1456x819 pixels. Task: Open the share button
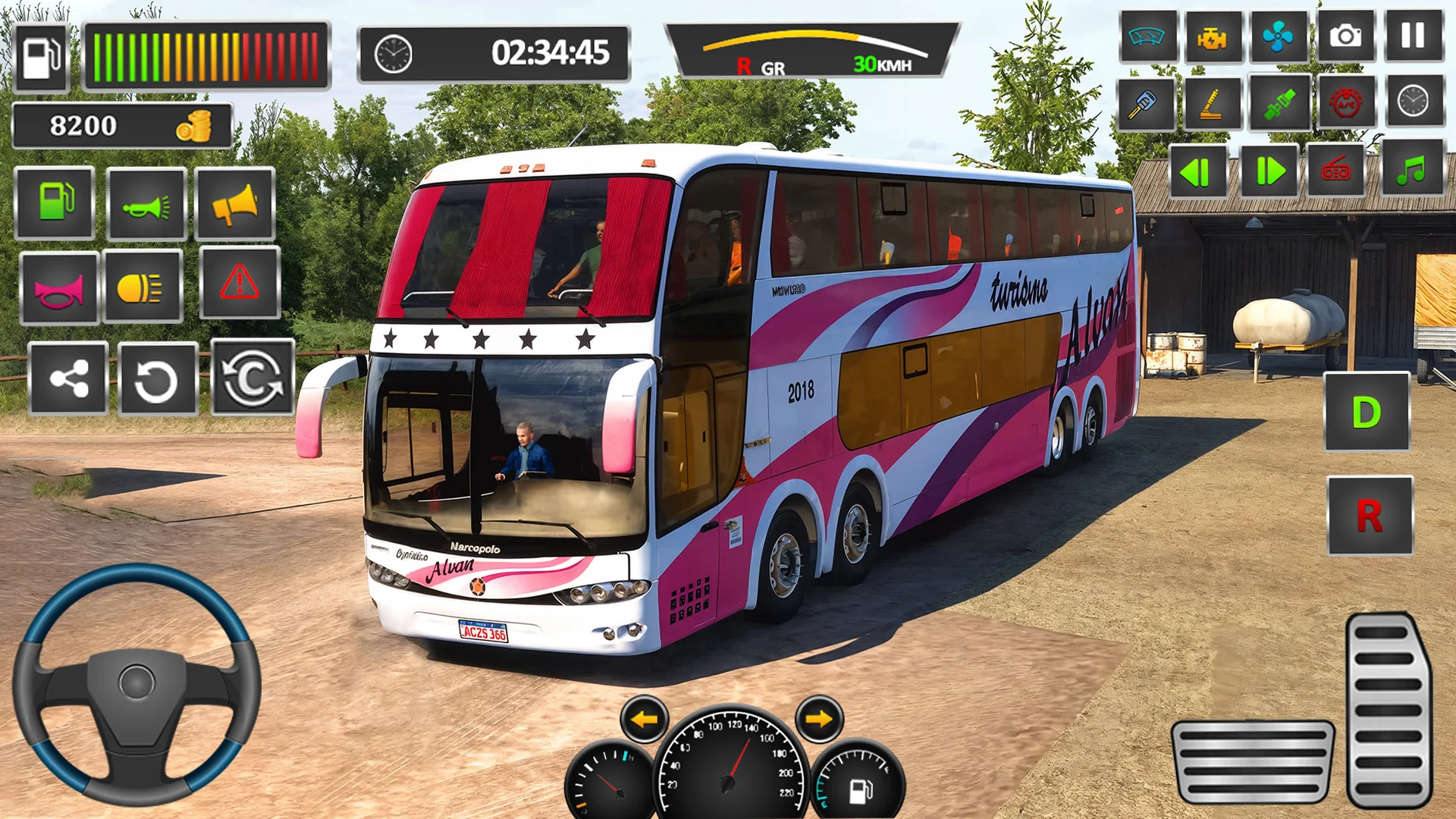coord(68,378)
